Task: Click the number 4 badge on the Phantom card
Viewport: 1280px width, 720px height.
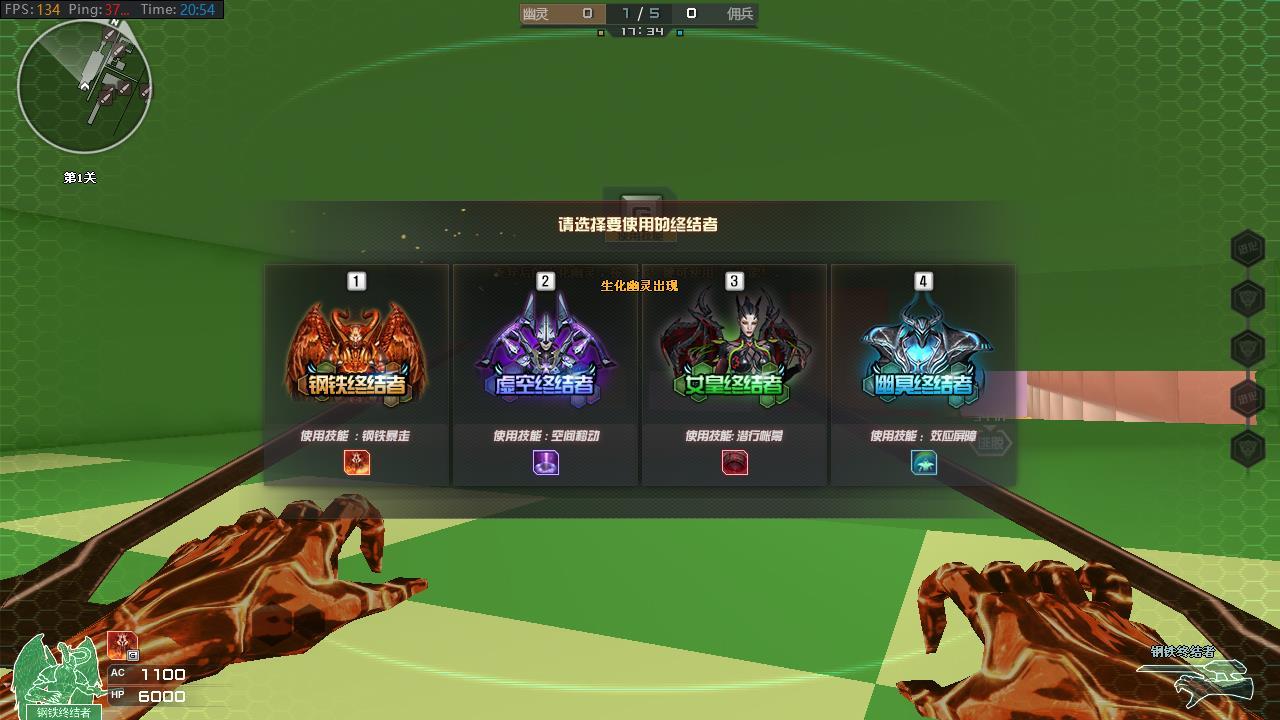Action: pos(921,283)
